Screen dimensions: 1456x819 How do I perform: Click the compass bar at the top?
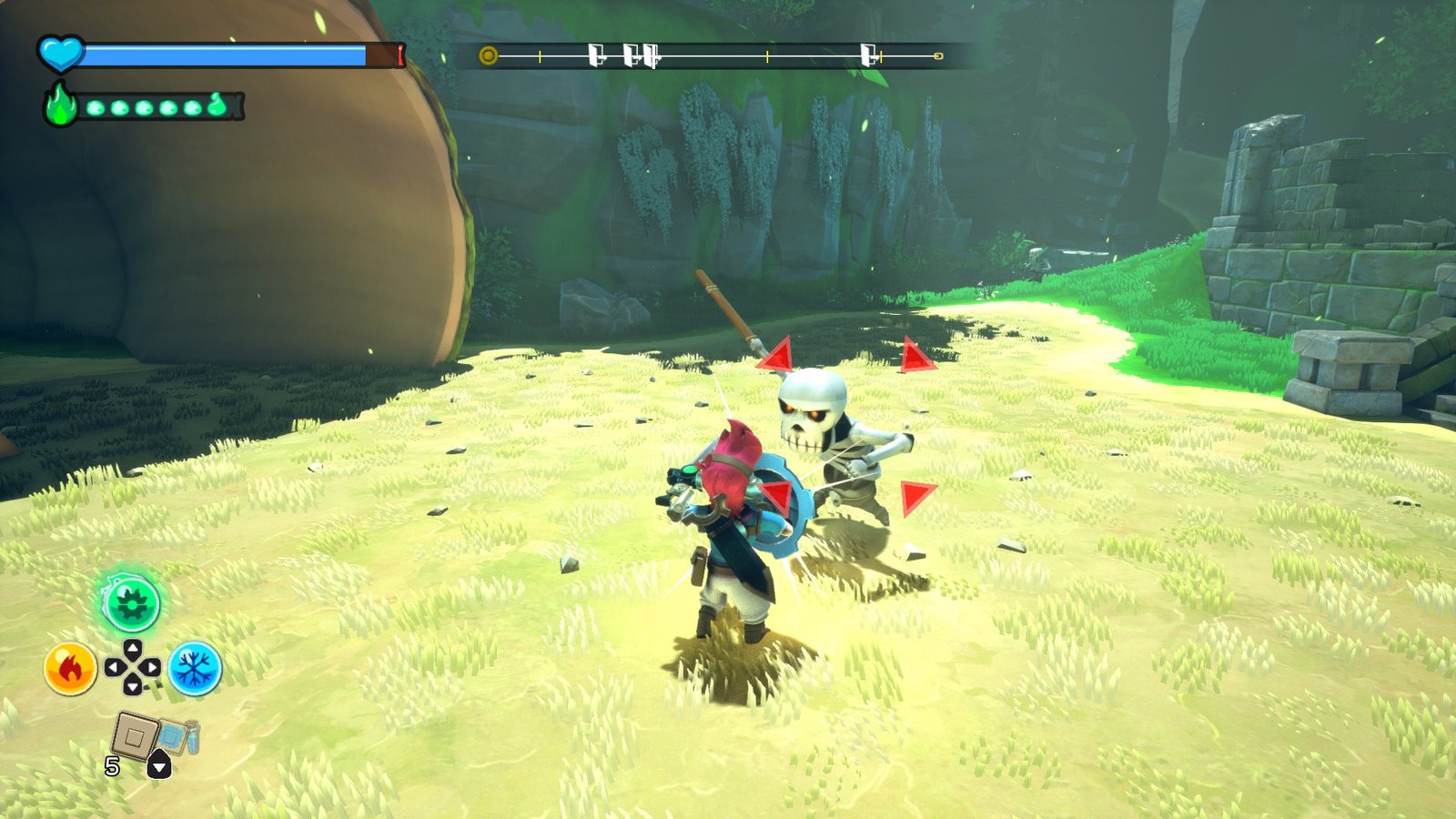pyautogui.click(x=713, y=56)
